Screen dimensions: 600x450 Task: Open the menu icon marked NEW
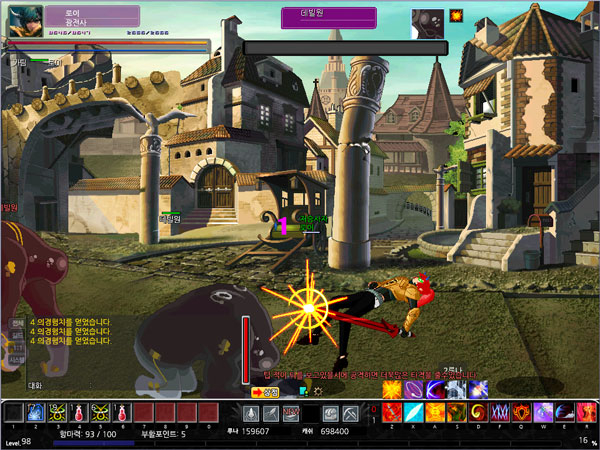coord(291,412)
